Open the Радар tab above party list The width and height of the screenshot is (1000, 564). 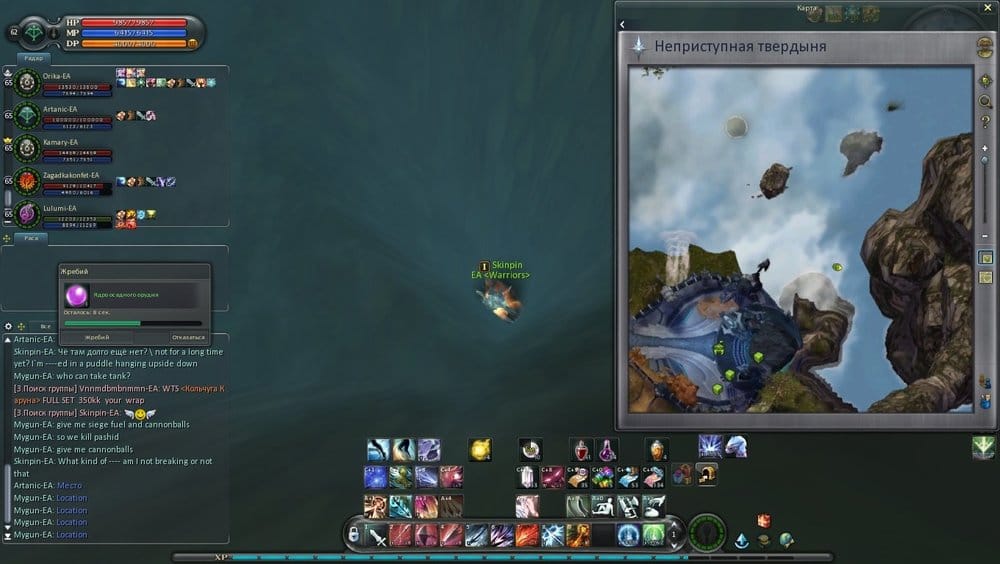(x=31, y=58)
